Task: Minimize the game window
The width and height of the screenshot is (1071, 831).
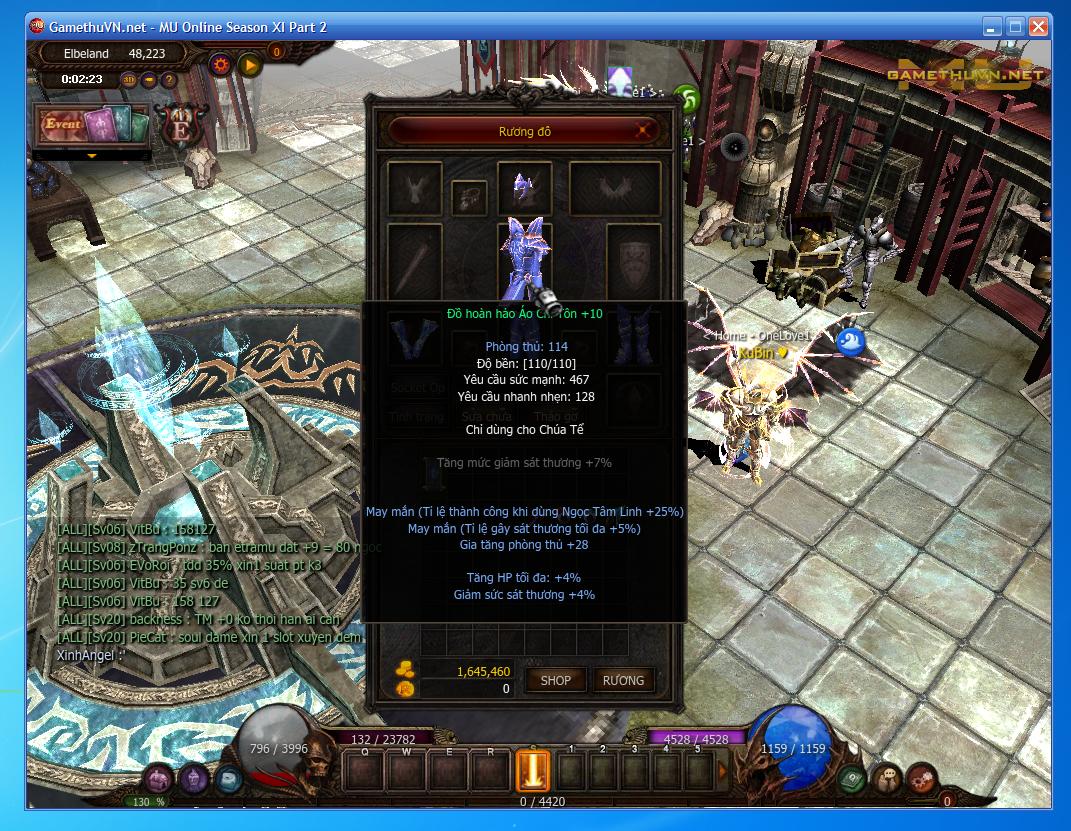Action: click(992, 27)
